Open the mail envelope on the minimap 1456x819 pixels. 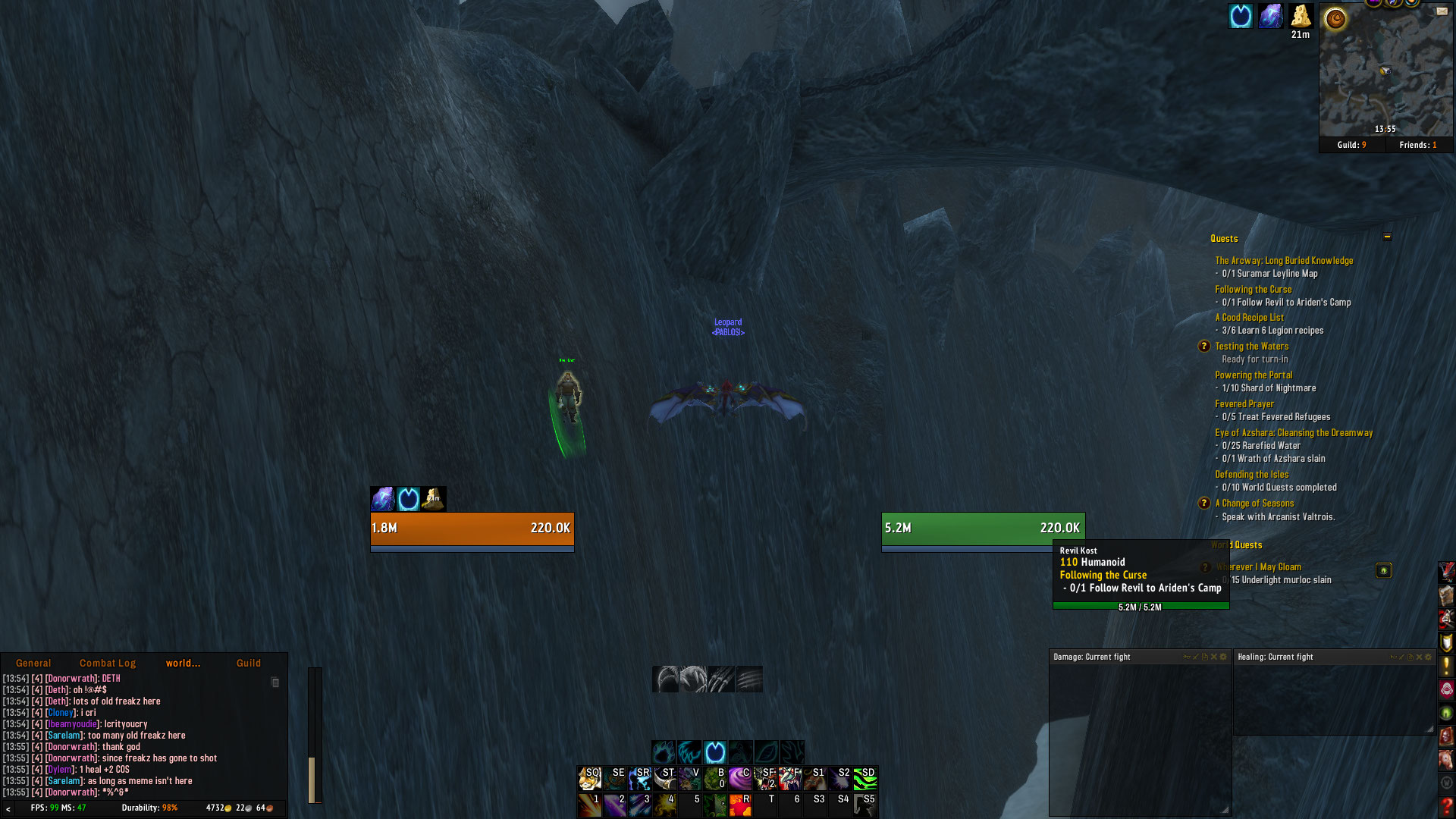pyautogui.click(x=1442, y=11)
